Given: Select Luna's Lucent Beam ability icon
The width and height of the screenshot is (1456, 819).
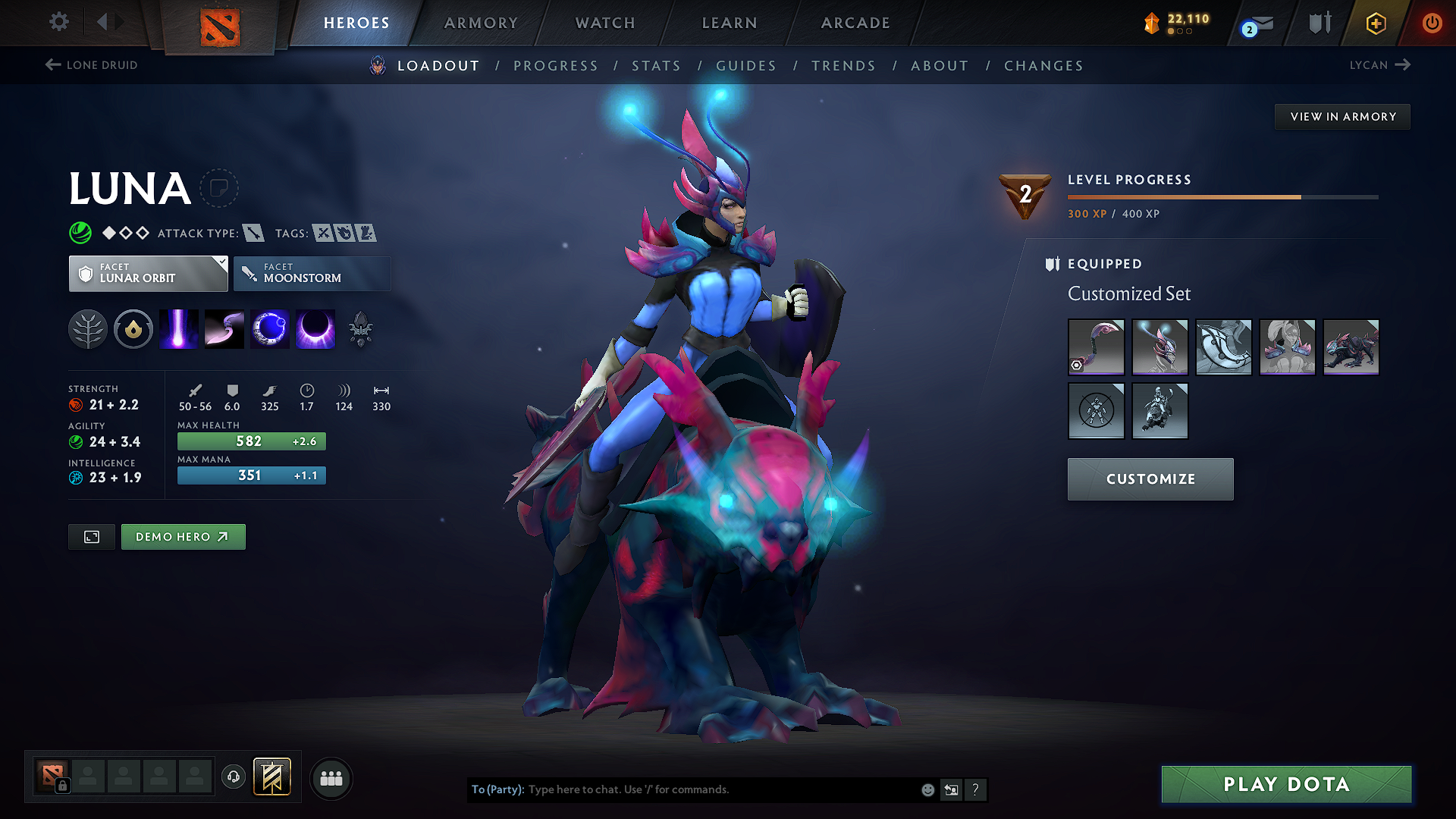Looking at the screenshot, I should coord(178,328).
